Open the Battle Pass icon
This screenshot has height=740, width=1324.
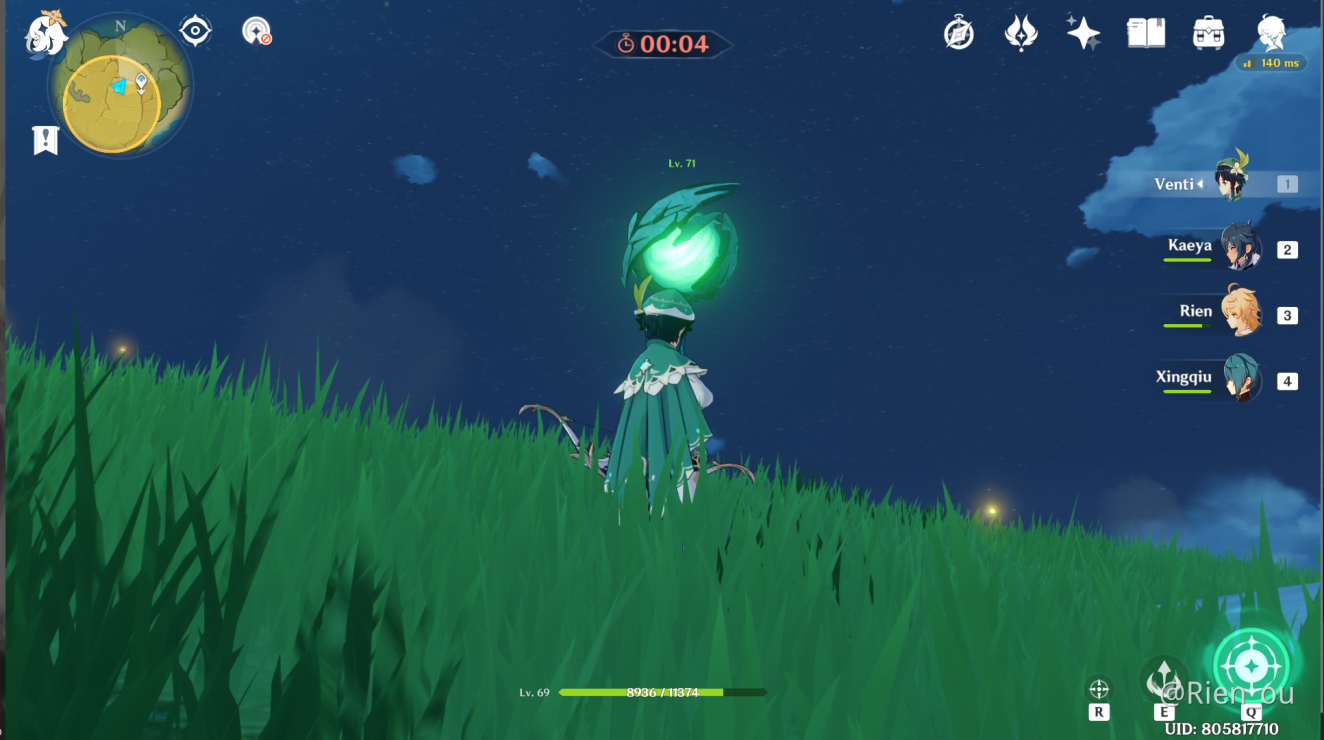(1020, 33)
